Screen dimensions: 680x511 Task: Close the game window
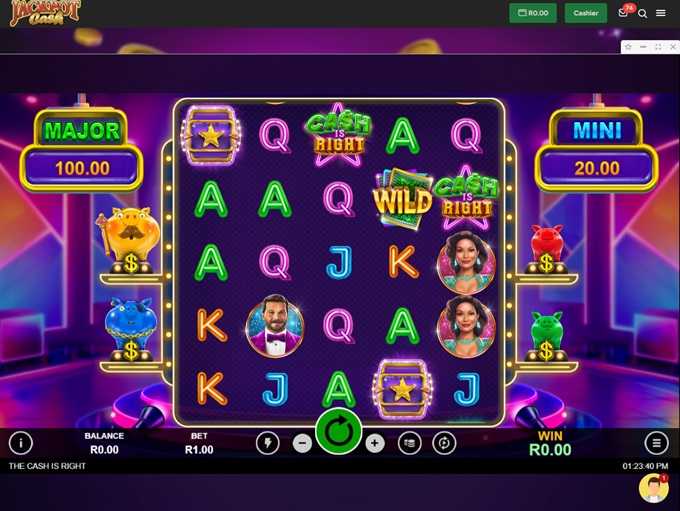(672, 47)
